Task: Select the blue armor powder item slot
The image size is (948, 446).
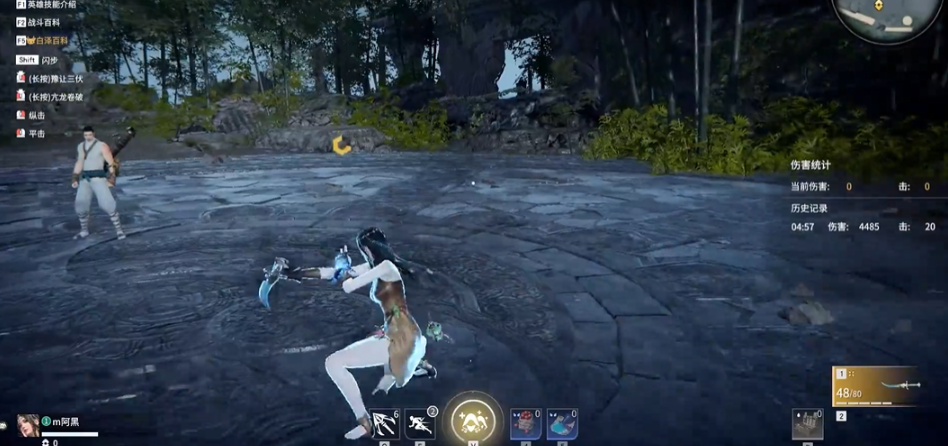Action: (x=562, y=424)
